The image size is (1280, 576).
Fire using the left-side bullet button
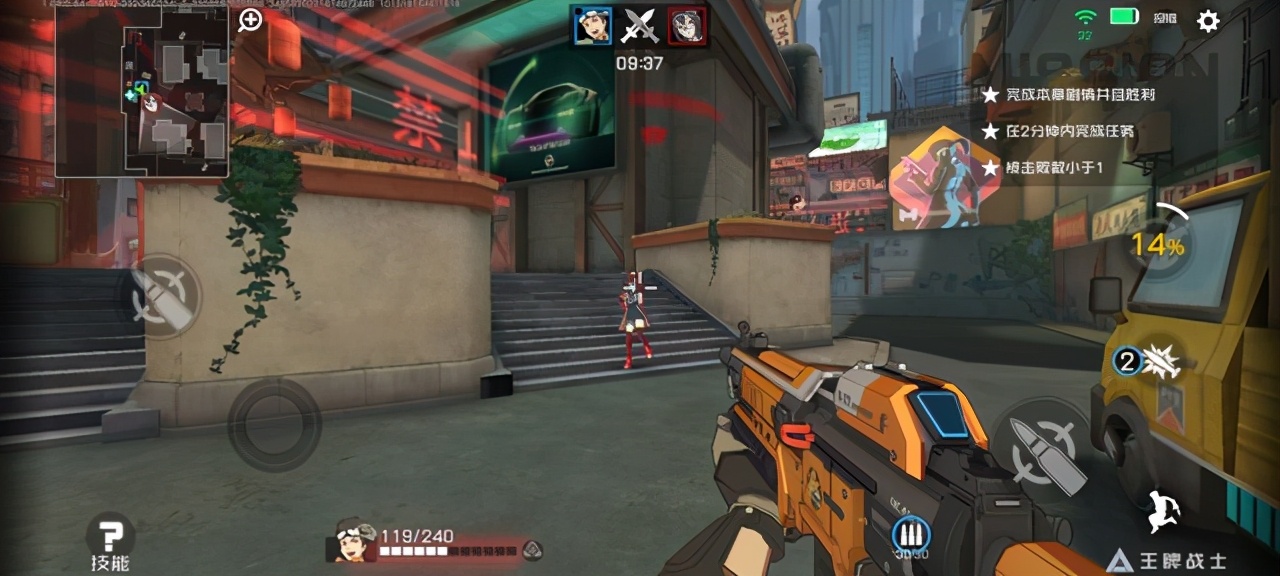click(x=163, y=296)
